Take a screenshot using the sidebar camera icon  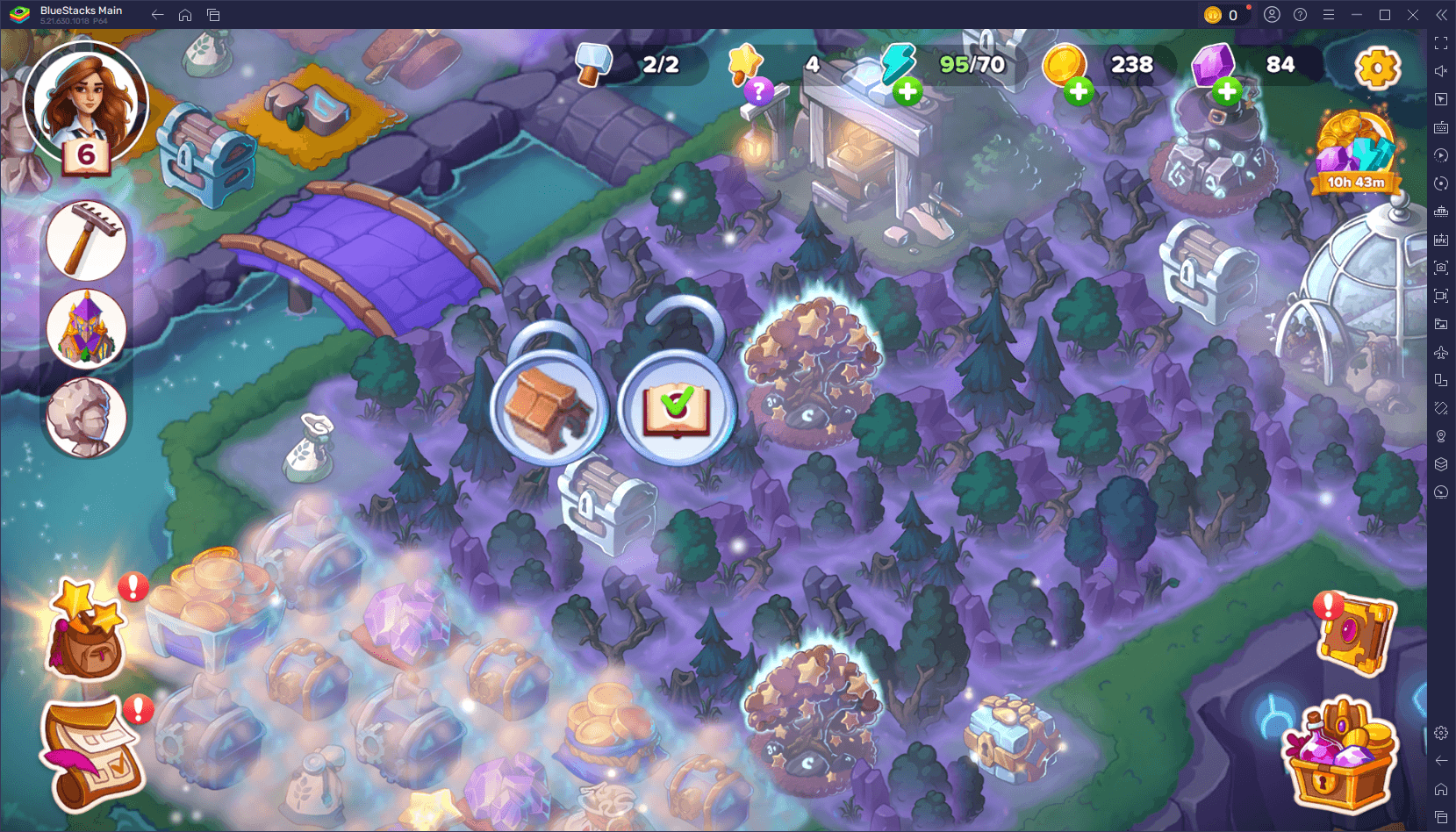click(x=1440, y=268)
